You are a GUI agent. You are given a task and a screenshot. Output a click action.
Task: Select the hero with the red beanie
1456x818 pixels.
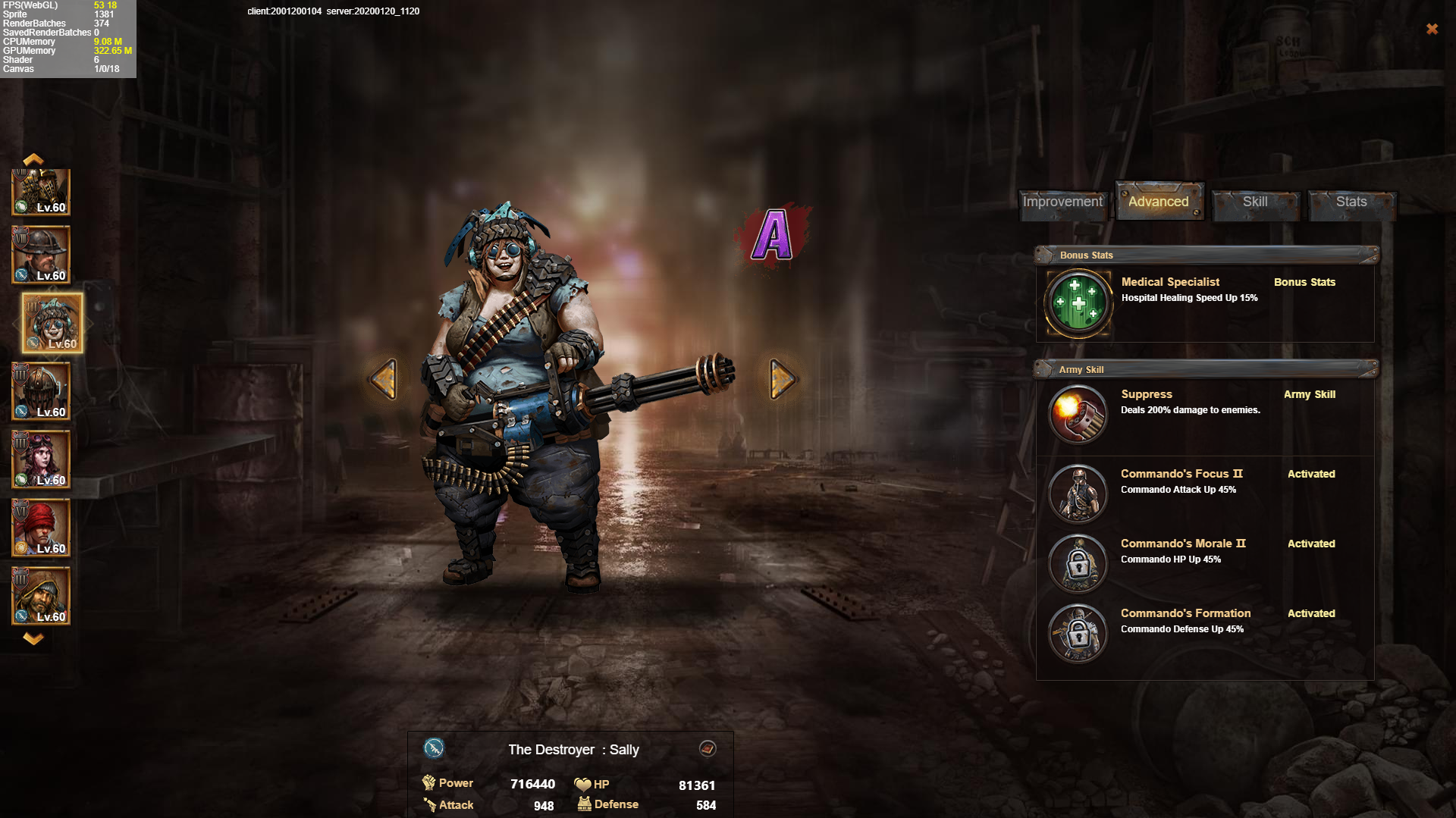coord(41,528)
